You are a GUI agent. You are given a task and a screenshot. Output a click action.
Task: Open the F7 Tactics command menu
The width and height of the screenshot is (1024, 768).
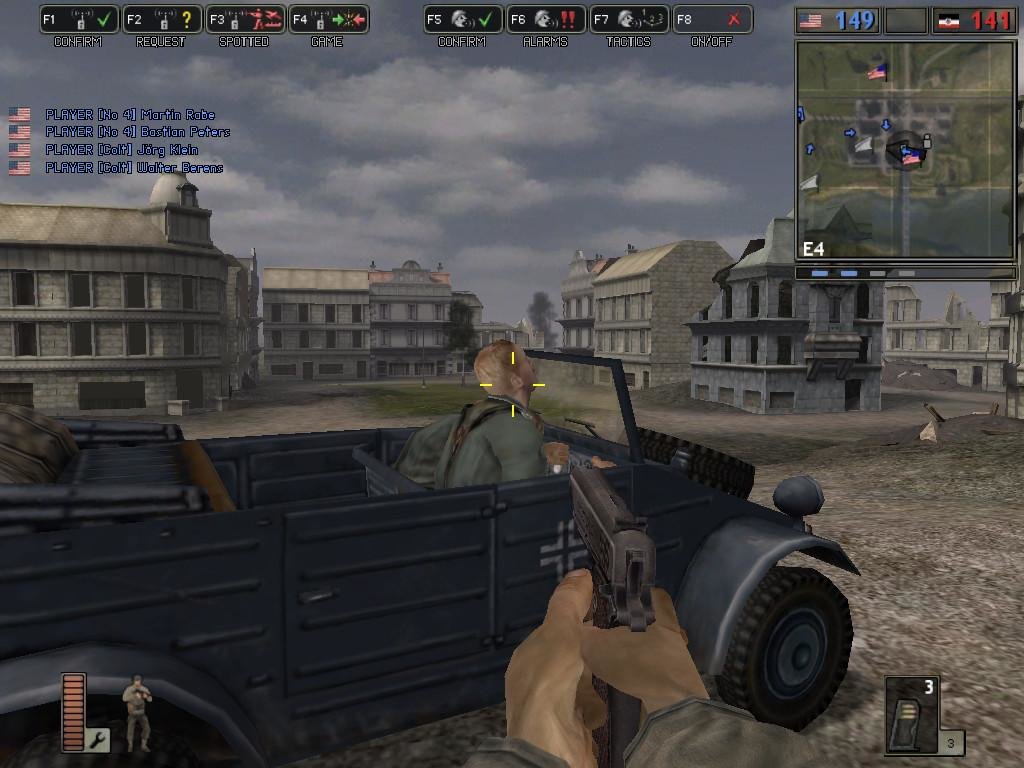[x=628, y=19]
